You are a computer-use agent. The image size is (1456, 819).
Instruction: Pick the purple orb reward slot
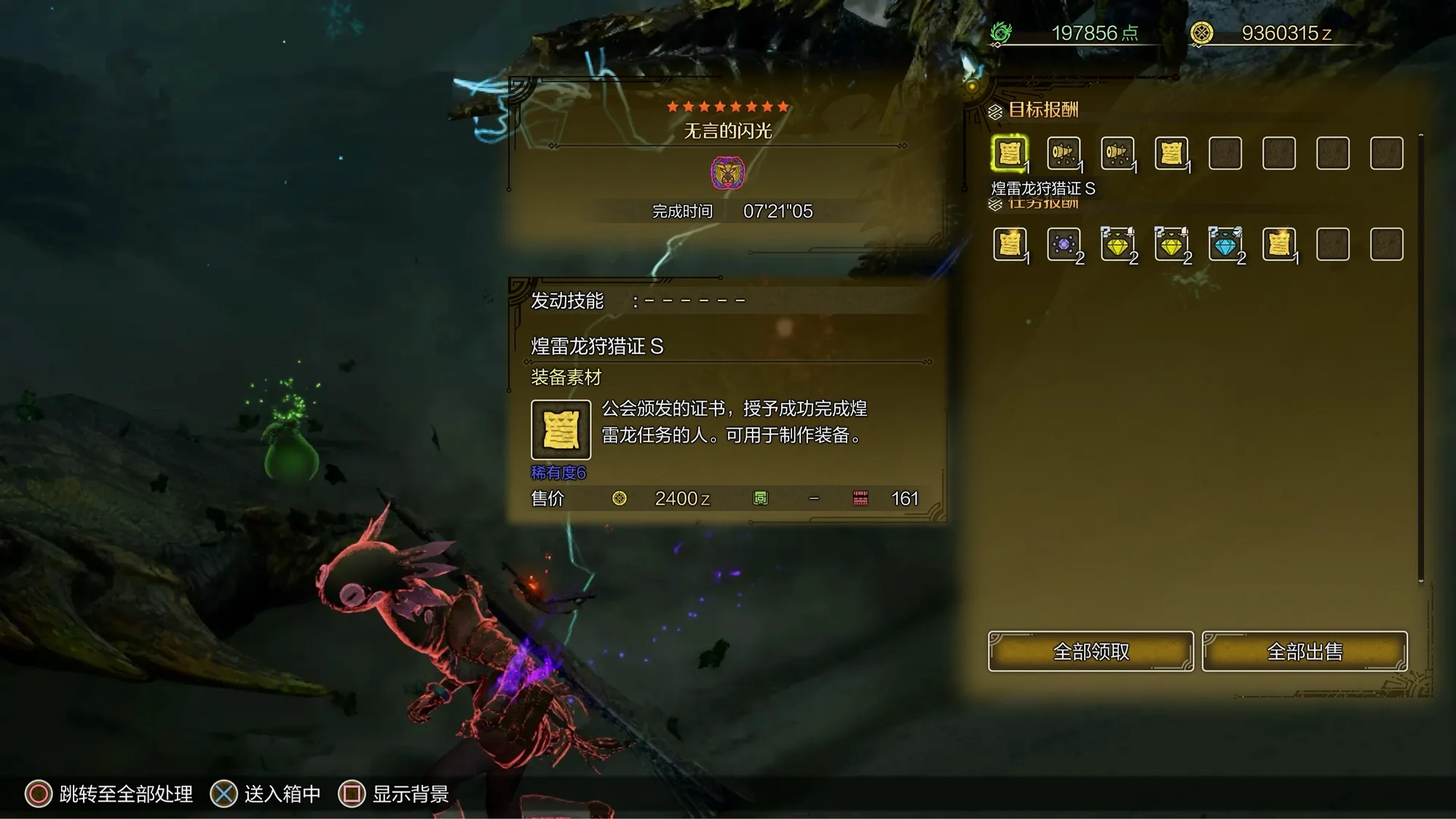[1064, 245]
